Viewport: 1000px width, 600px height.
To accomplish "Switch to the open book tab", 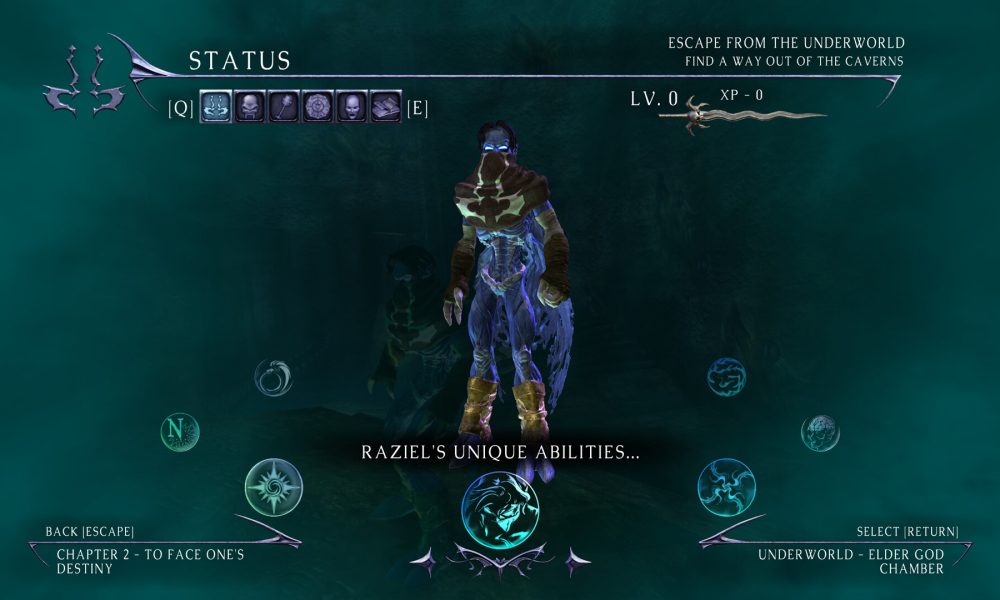I will point(386,107).
